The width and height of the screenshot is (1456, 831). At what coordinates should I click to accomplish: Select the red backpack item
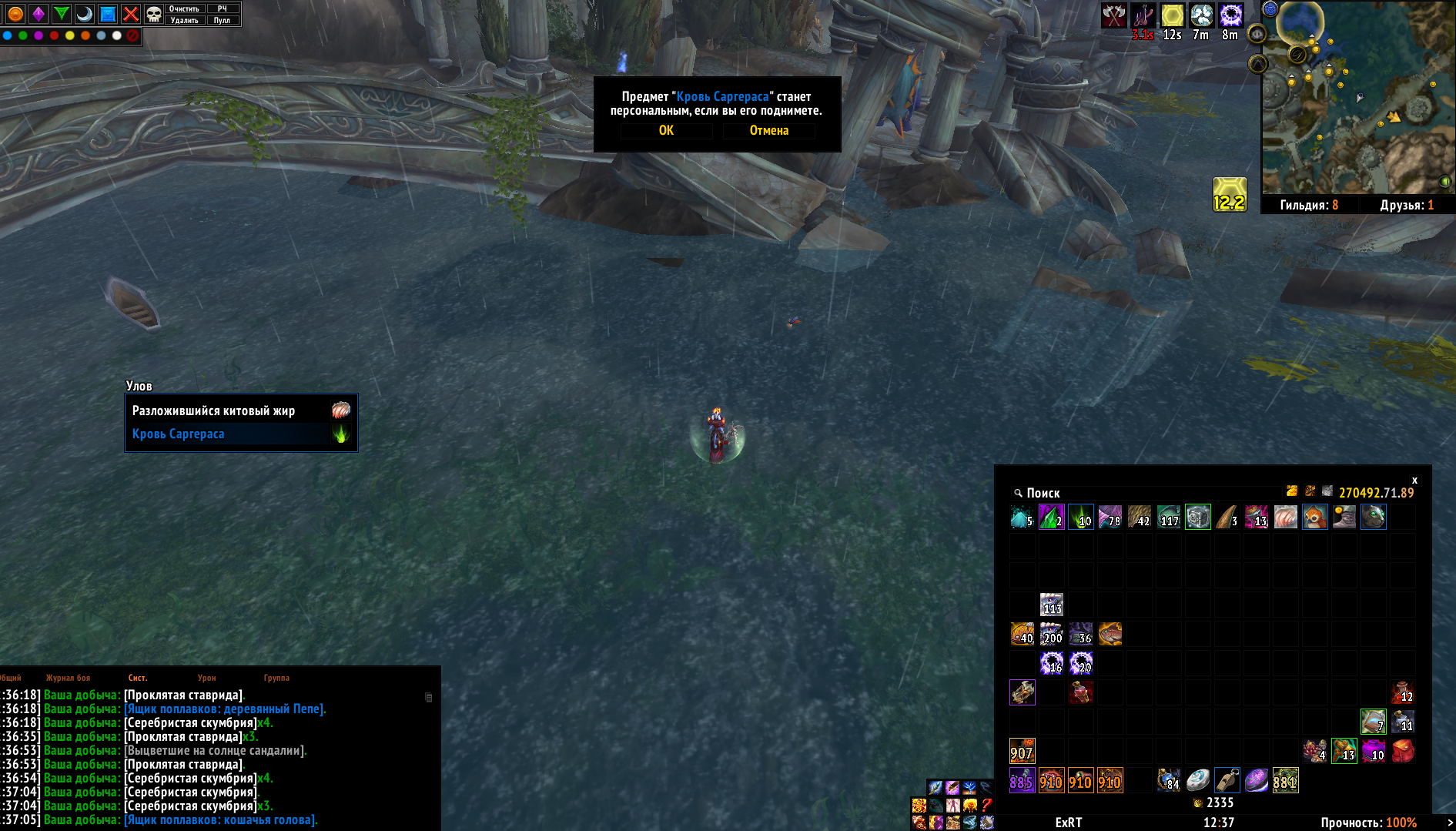(x=1403, y=751)
